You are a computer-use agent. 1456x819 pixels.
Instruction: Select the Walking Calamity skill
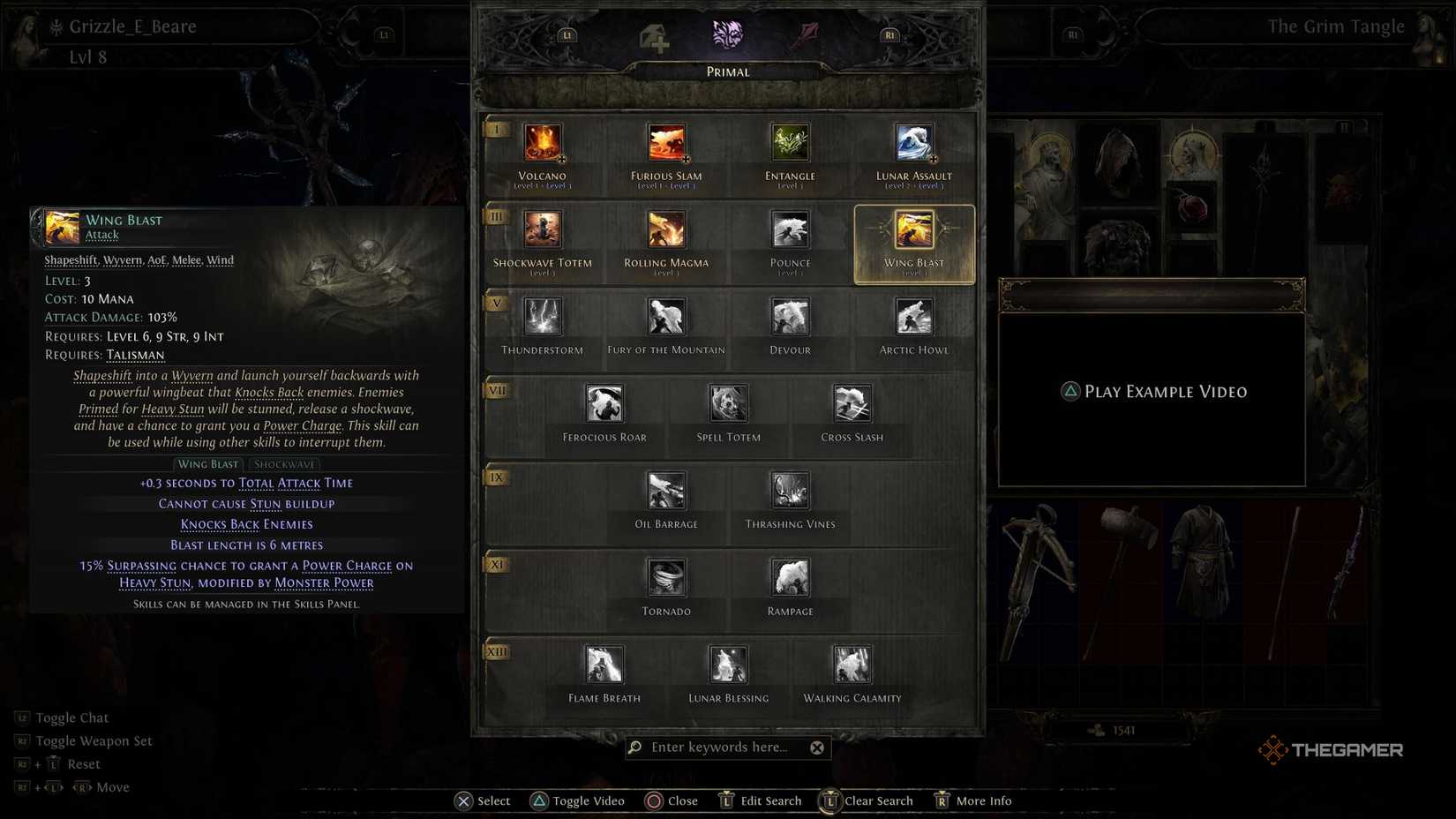point(851,665)
